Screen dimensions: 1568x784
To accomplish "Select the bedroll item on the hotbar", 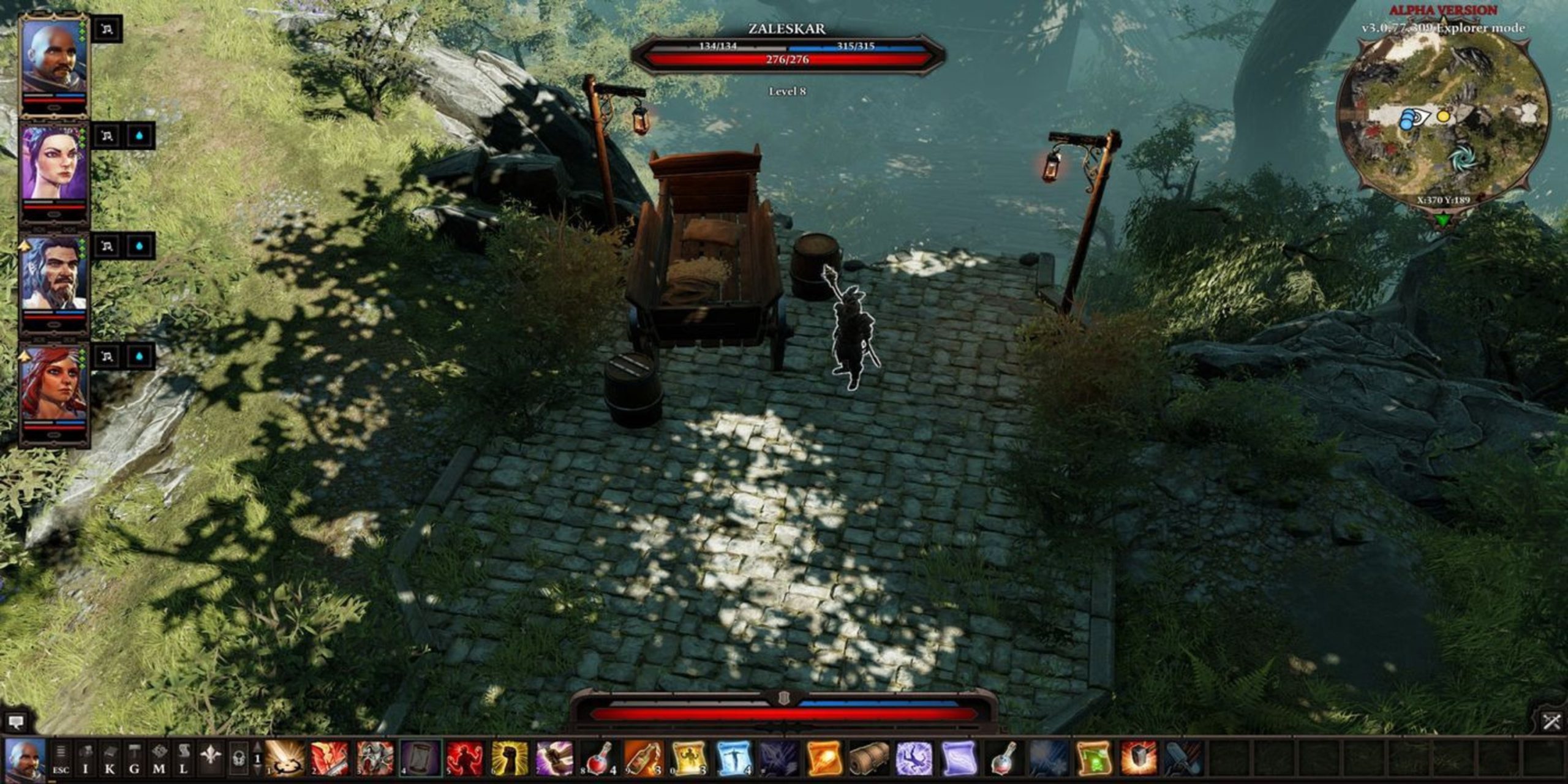I will pos(869,759).
